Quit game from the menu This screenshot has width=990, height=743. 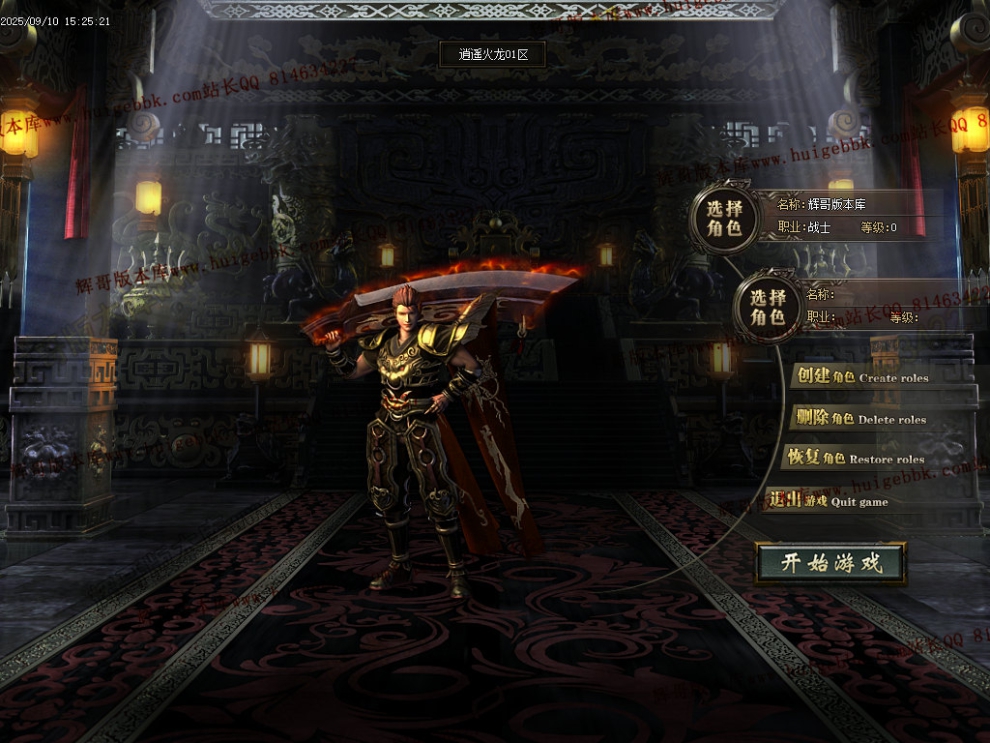829,501
